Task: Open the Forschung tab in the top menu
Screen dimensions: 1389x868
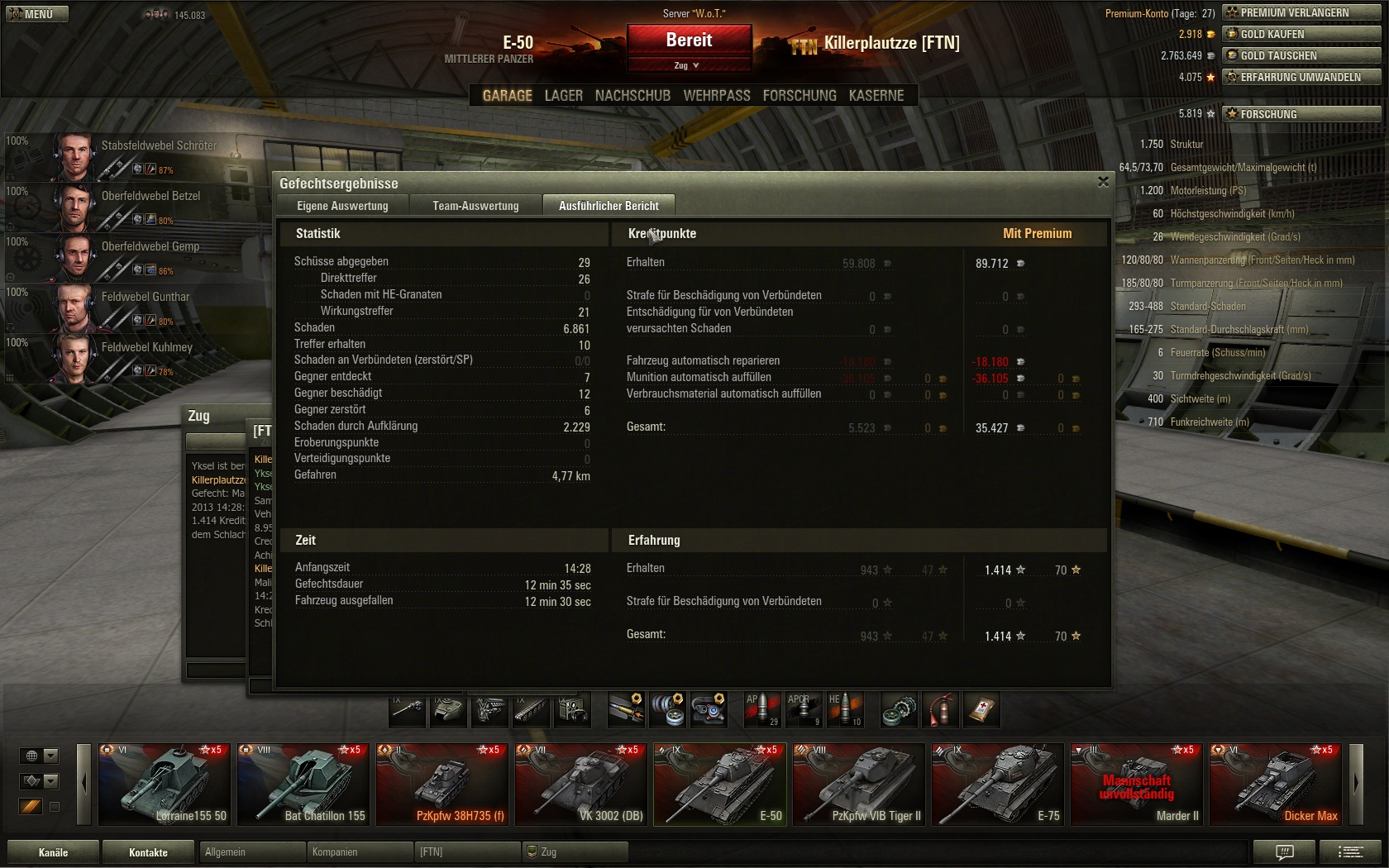Action: 799,96
